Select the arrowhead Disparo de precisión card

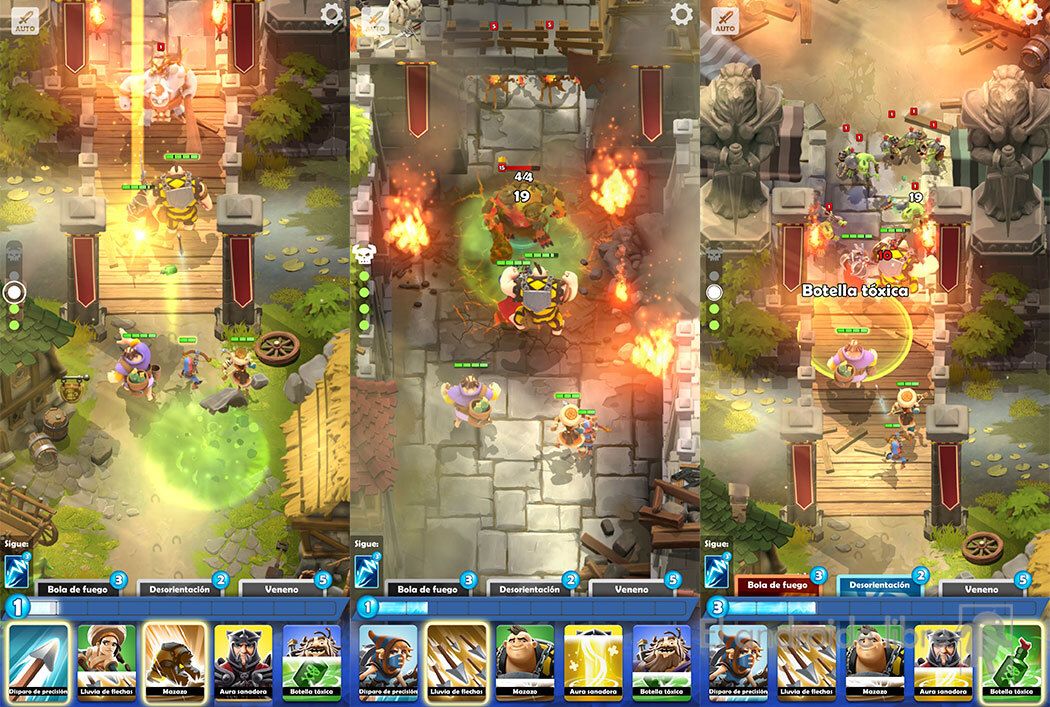(39, 659)
